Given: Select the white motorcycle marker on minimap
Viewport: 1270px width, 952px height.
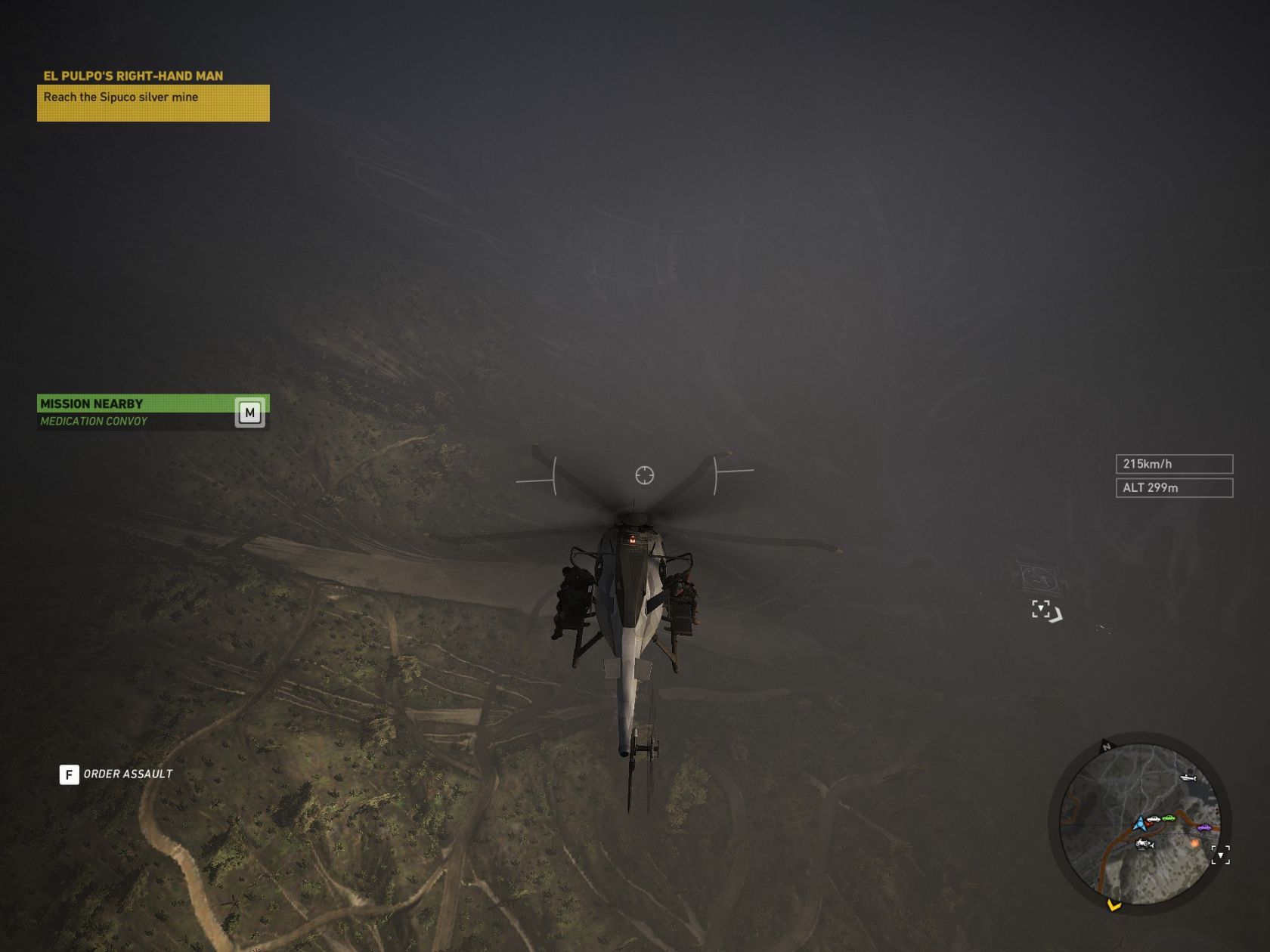Looking at the screenshot, I should (x=1145, y=844).
